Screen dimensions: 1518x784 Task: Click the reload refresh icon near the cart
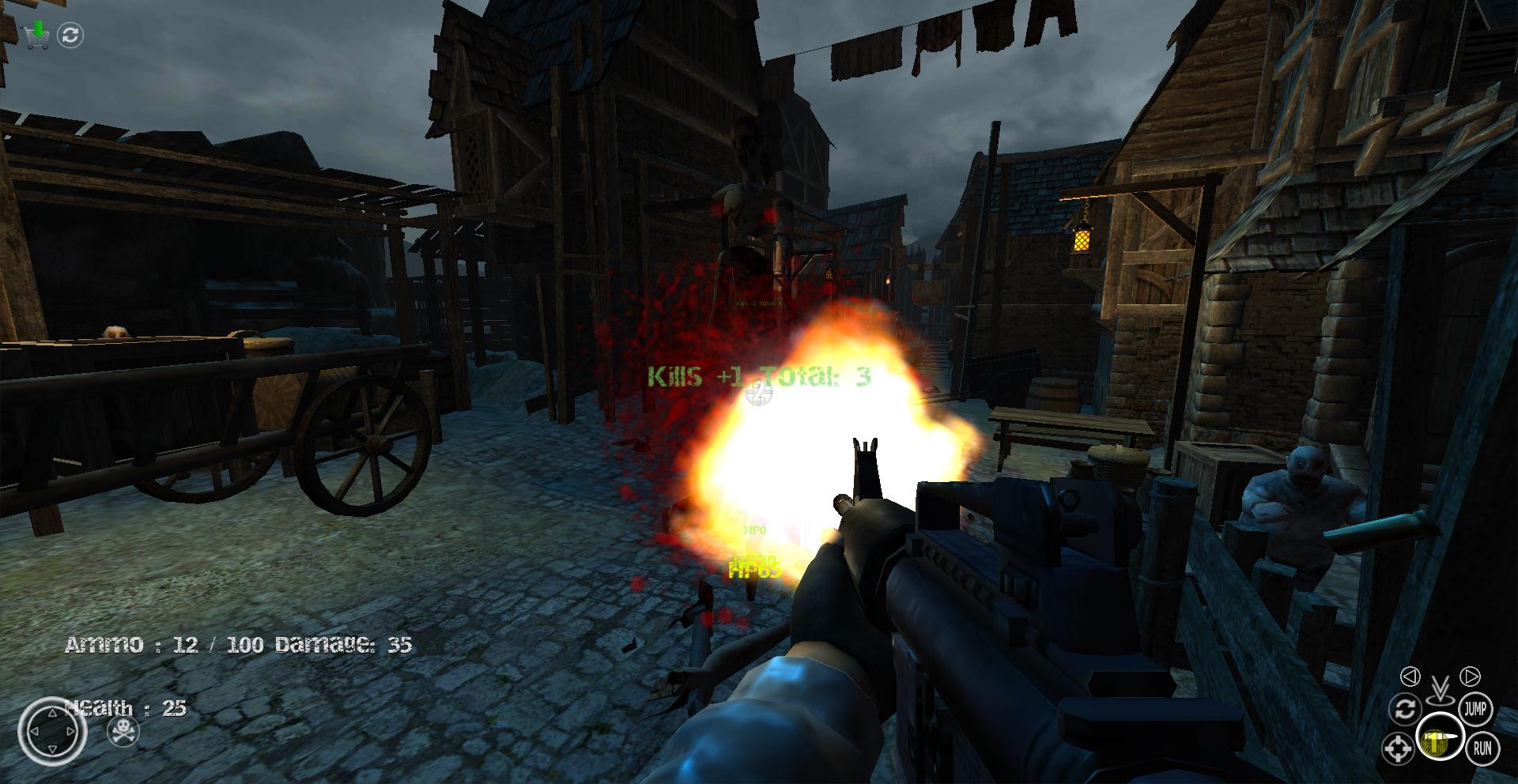[x=71, y=32]
